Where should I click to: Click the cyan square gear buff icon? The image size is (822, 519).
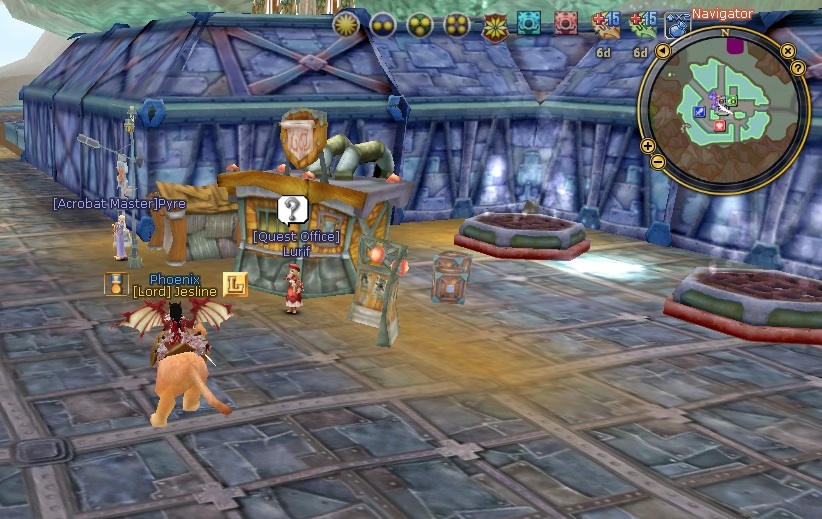pyautogui.click(x=529, y=24)
